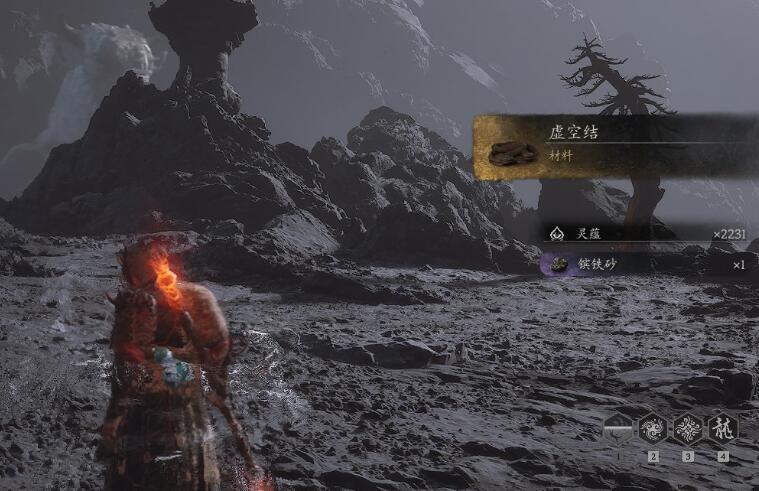Trigger the calligraphy character spell in slot 4

722,430
